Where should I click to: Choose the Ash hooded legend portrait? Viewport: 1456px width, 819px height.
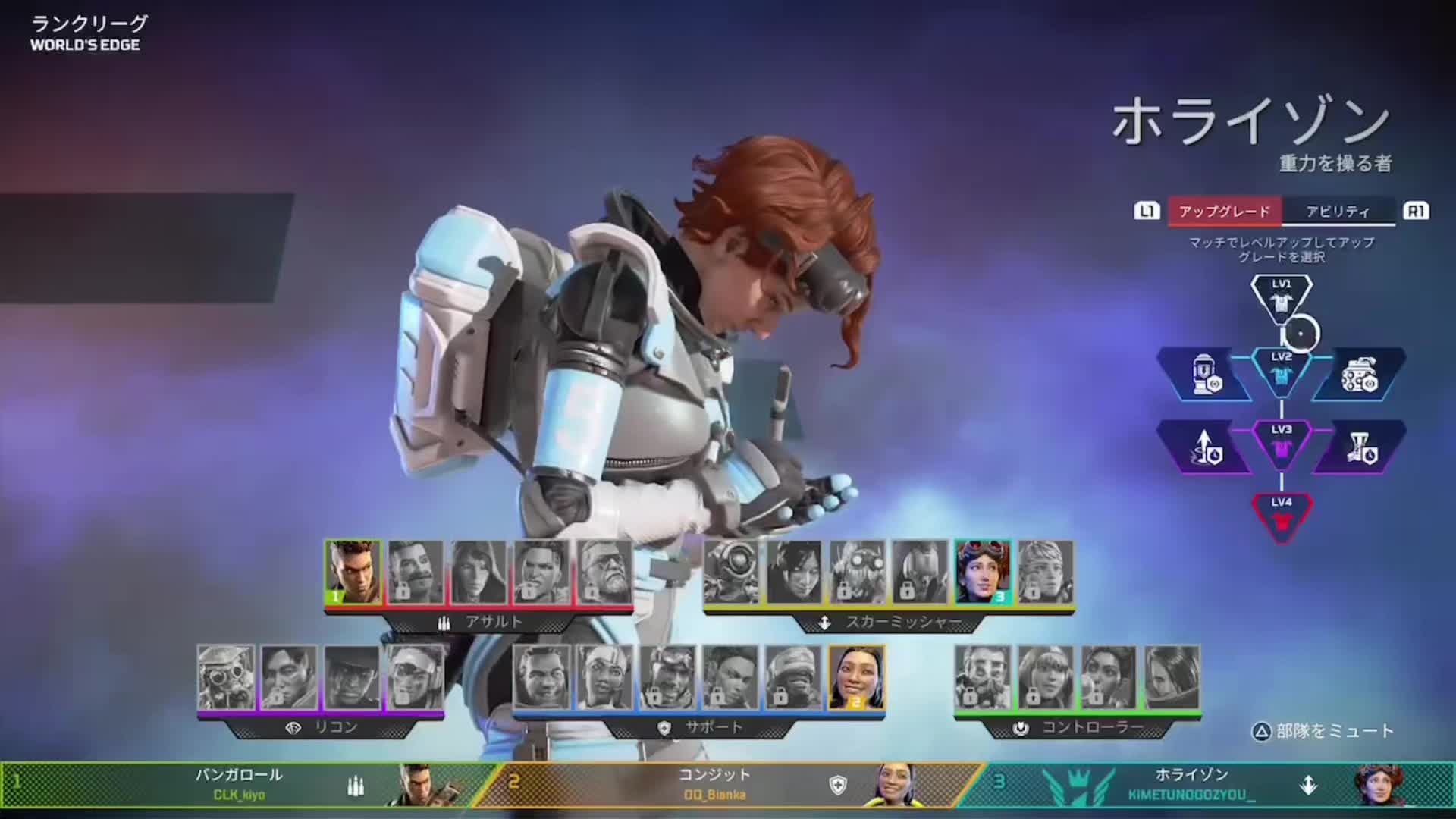tap(479, 572)
